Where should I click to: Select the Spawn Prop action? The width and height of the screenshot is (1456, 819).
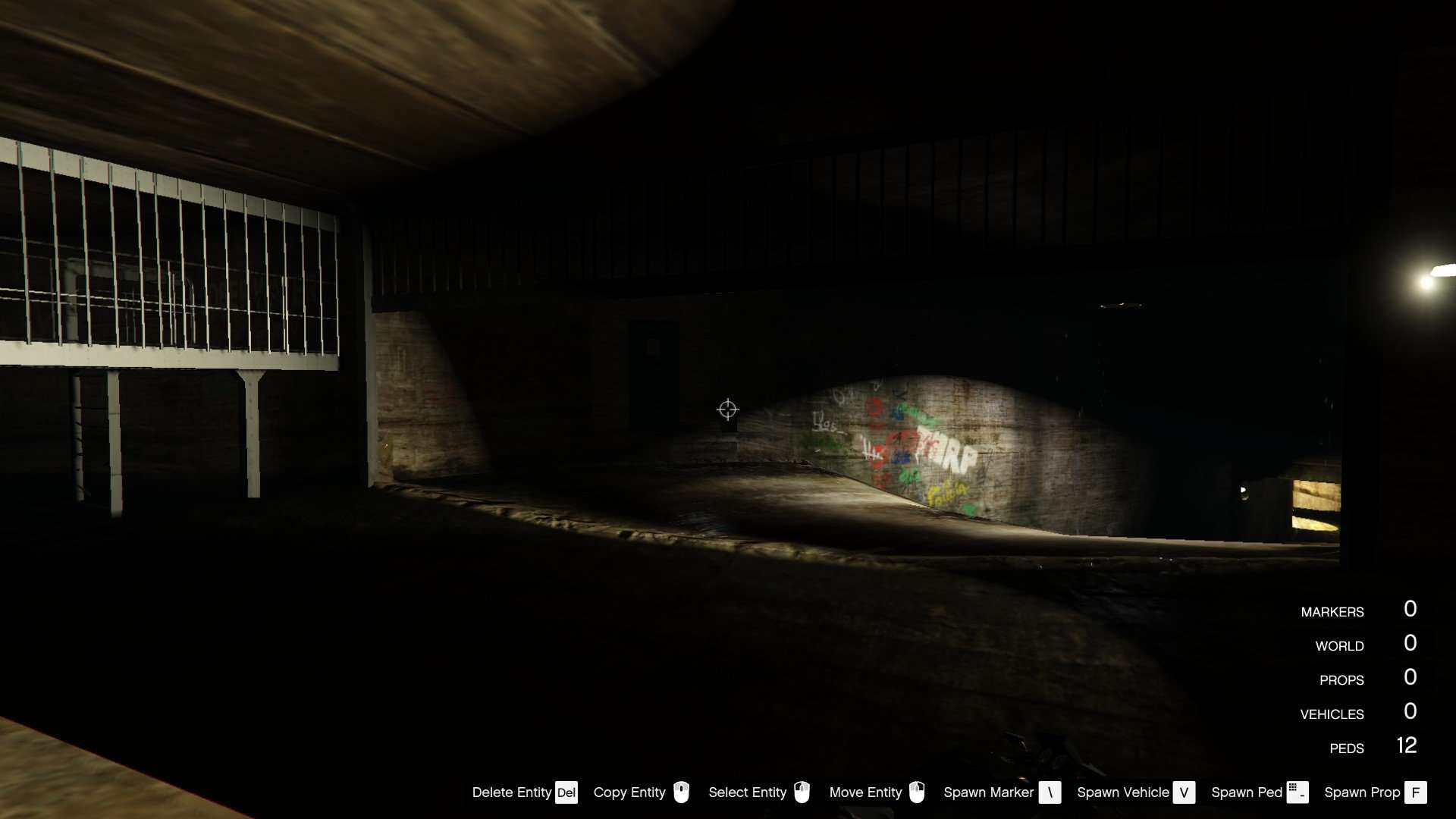pos(1363,792)
